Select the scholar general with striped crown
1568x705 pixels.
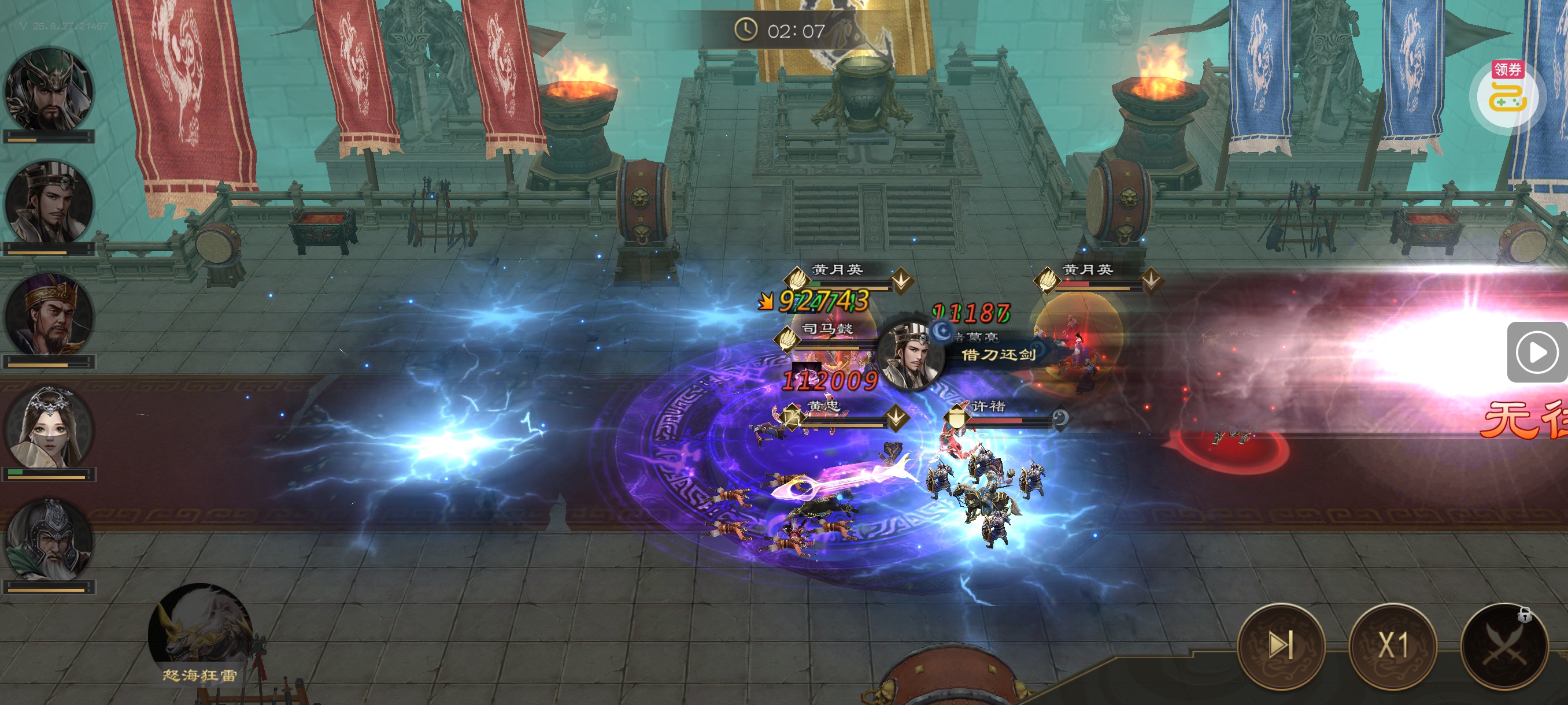[x=49, y=203]
